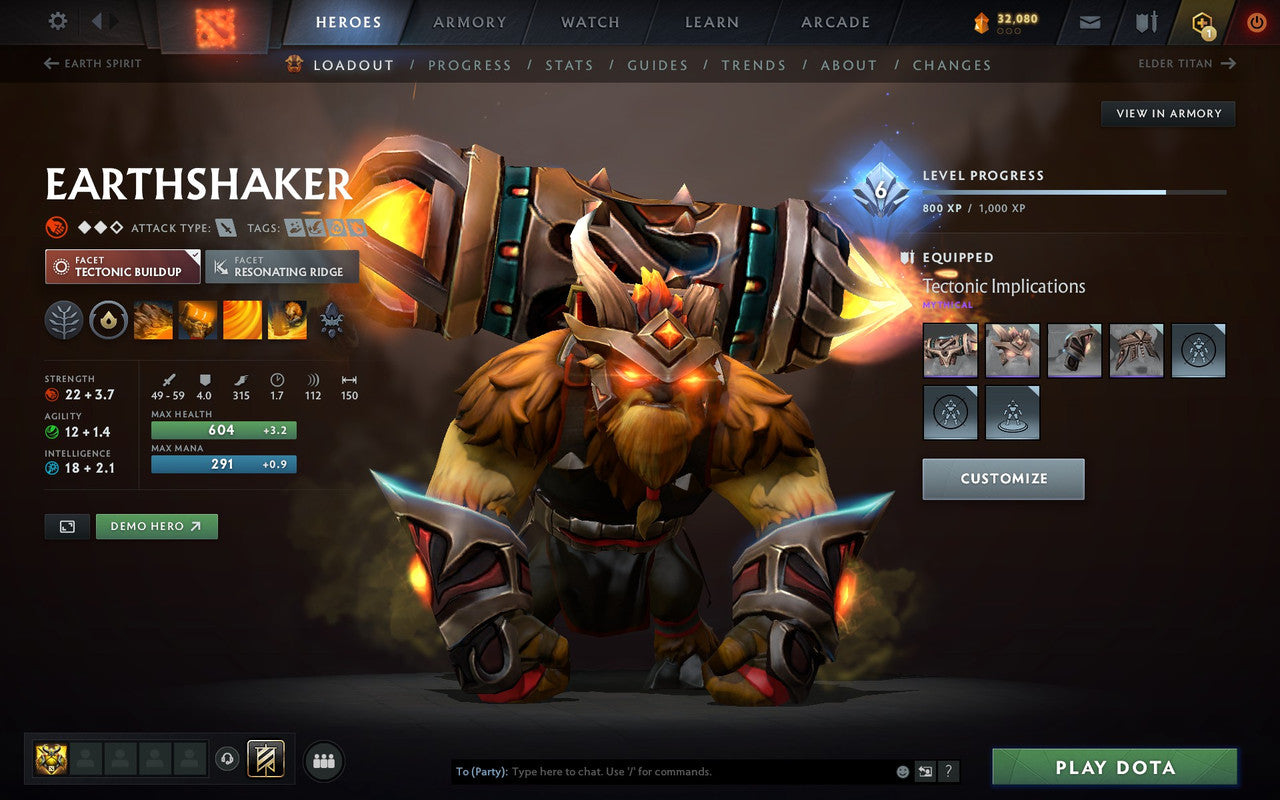The width and height of the screenshot is (1280, 800).
Task: Go back to Earth Spirit with the left arrow
Action: pos(49,63)
